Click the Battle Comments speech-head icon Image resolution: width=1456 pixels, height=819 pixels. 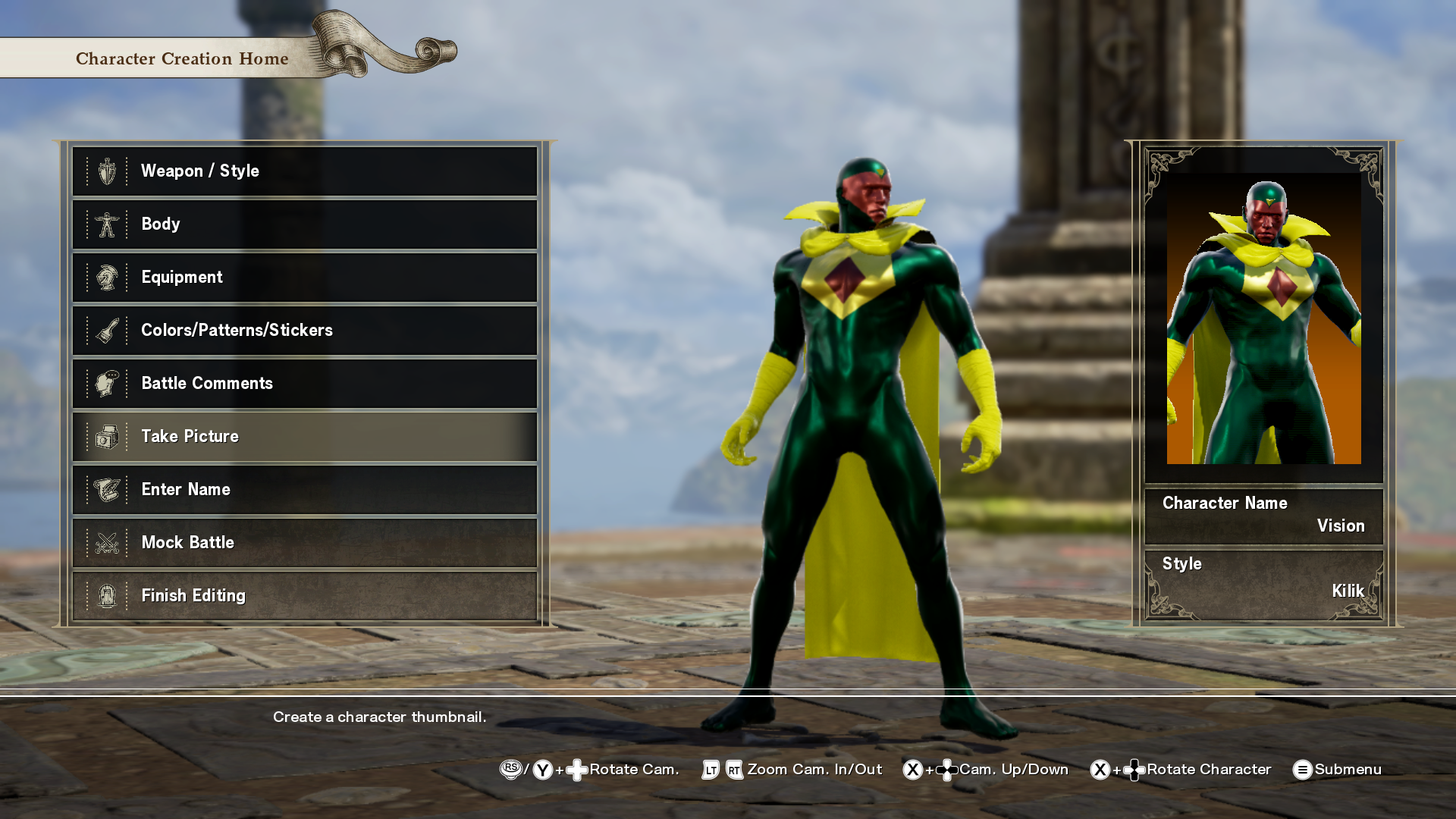click(108, 383)
